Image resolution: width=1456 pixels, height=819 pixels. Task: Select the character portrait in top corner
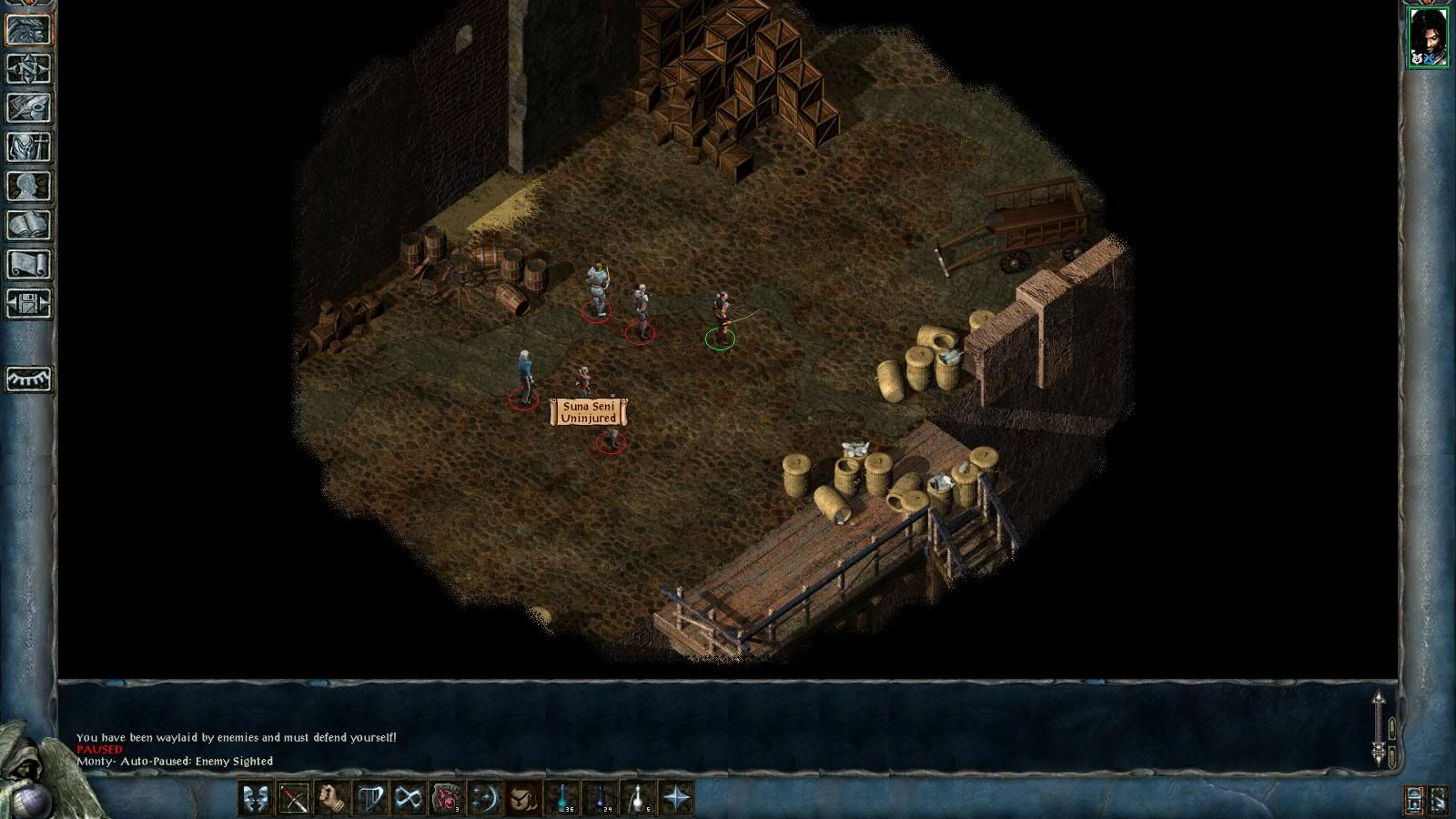[1428, 36]
